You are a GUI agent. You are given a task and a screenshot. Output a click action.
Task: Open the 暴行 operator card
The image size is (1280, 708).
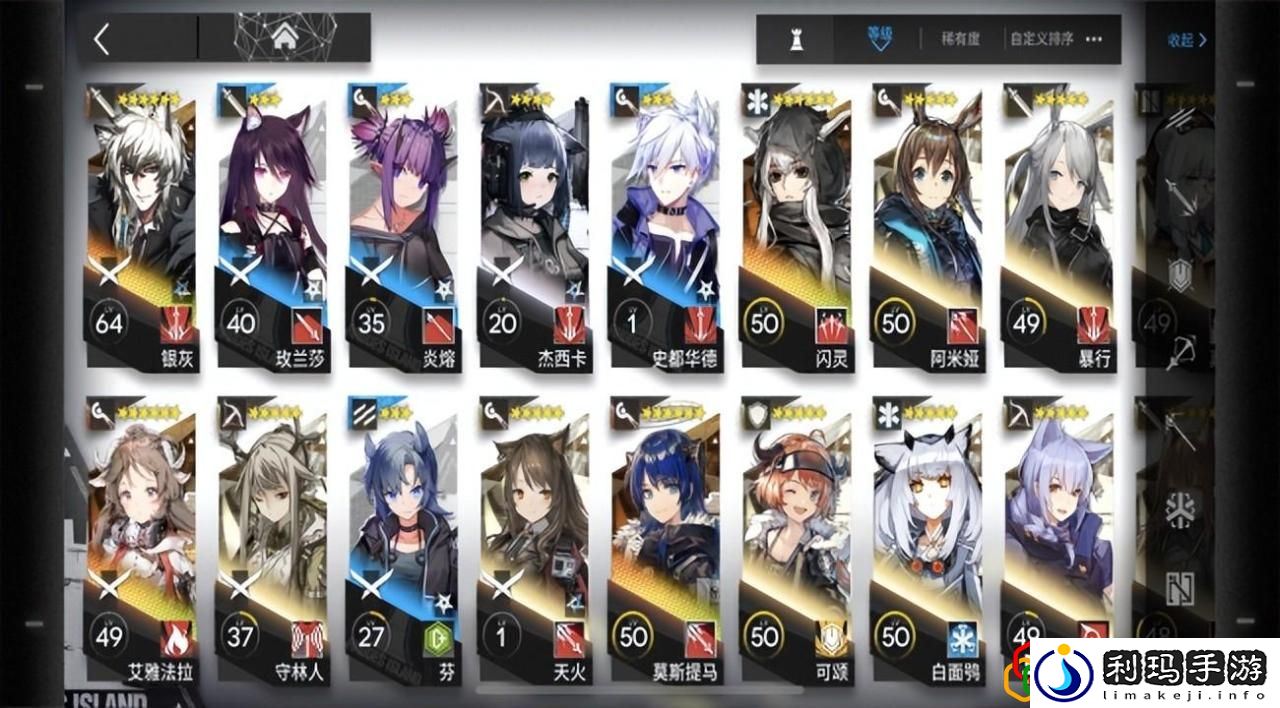click(x=1057, y=230)
